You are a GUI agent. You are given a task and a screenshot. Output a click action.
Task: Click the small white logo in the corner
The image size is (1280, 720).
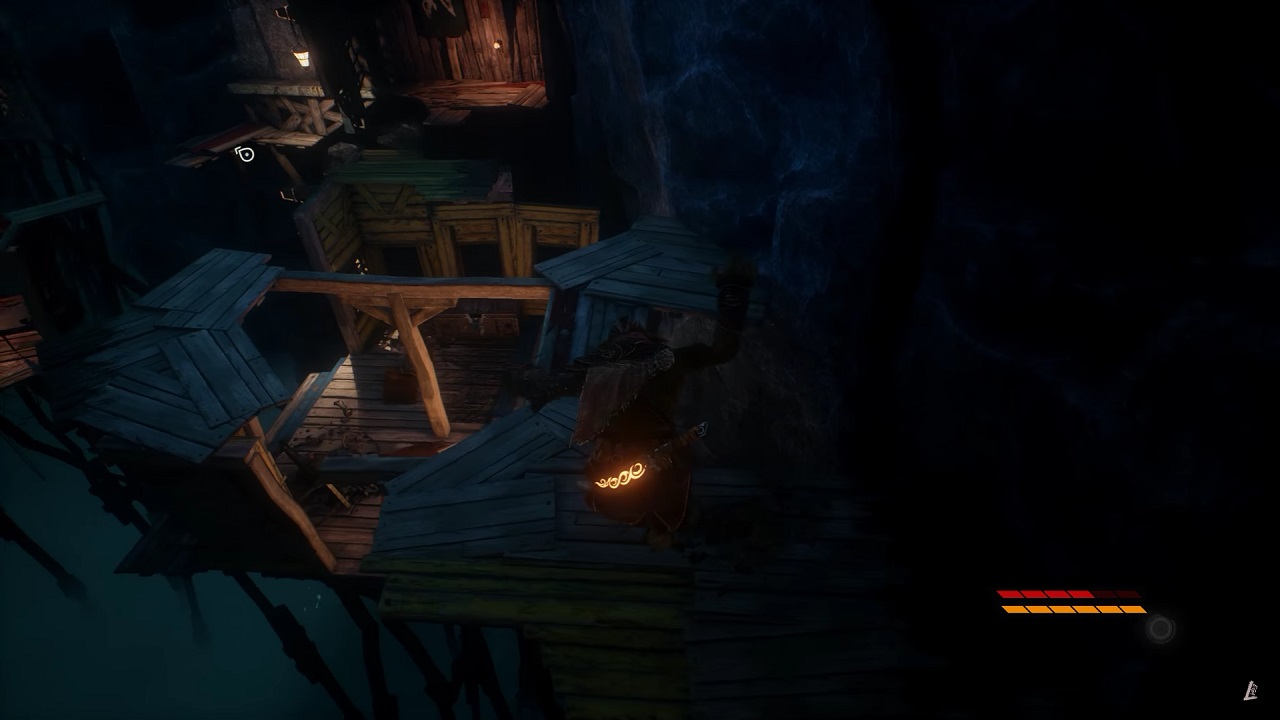tap(1250, 690)
